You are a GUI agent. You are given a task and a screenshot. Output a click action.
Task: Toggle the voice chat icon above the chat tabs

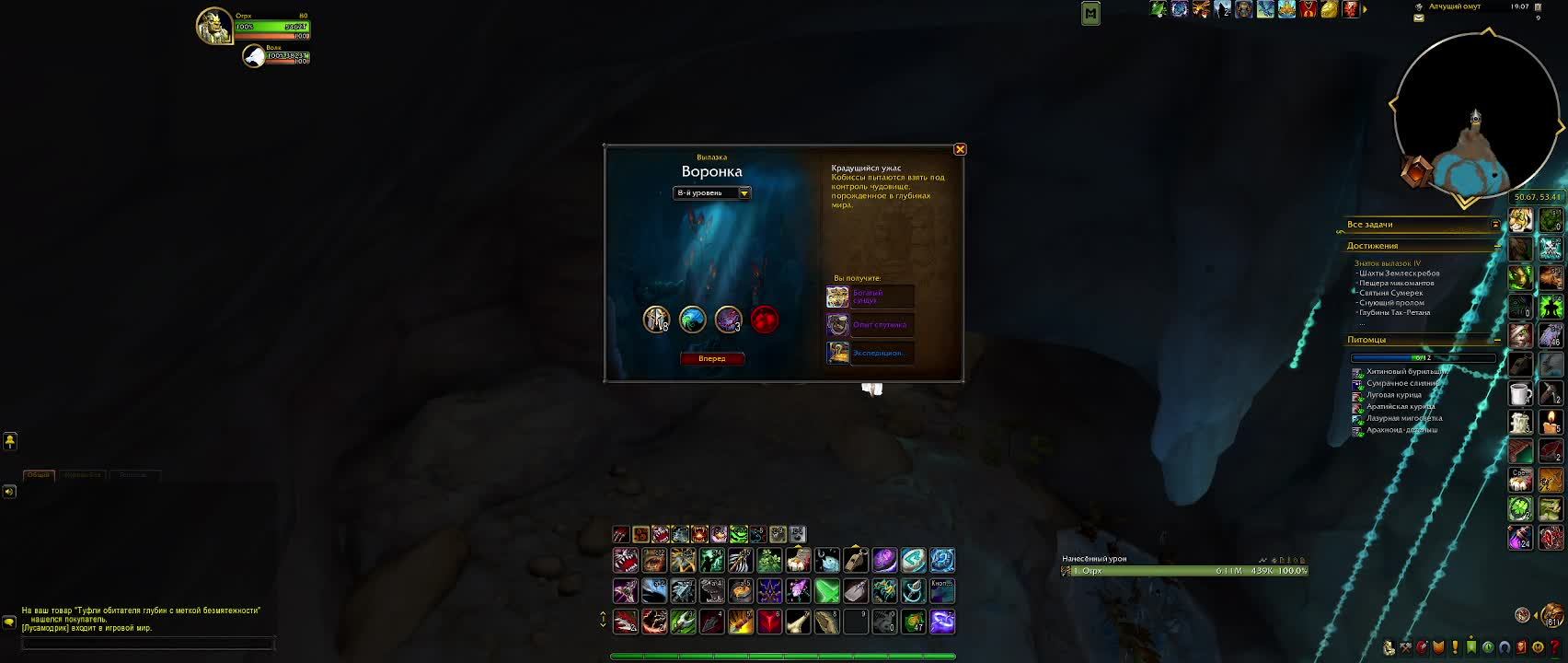(10, 442)
